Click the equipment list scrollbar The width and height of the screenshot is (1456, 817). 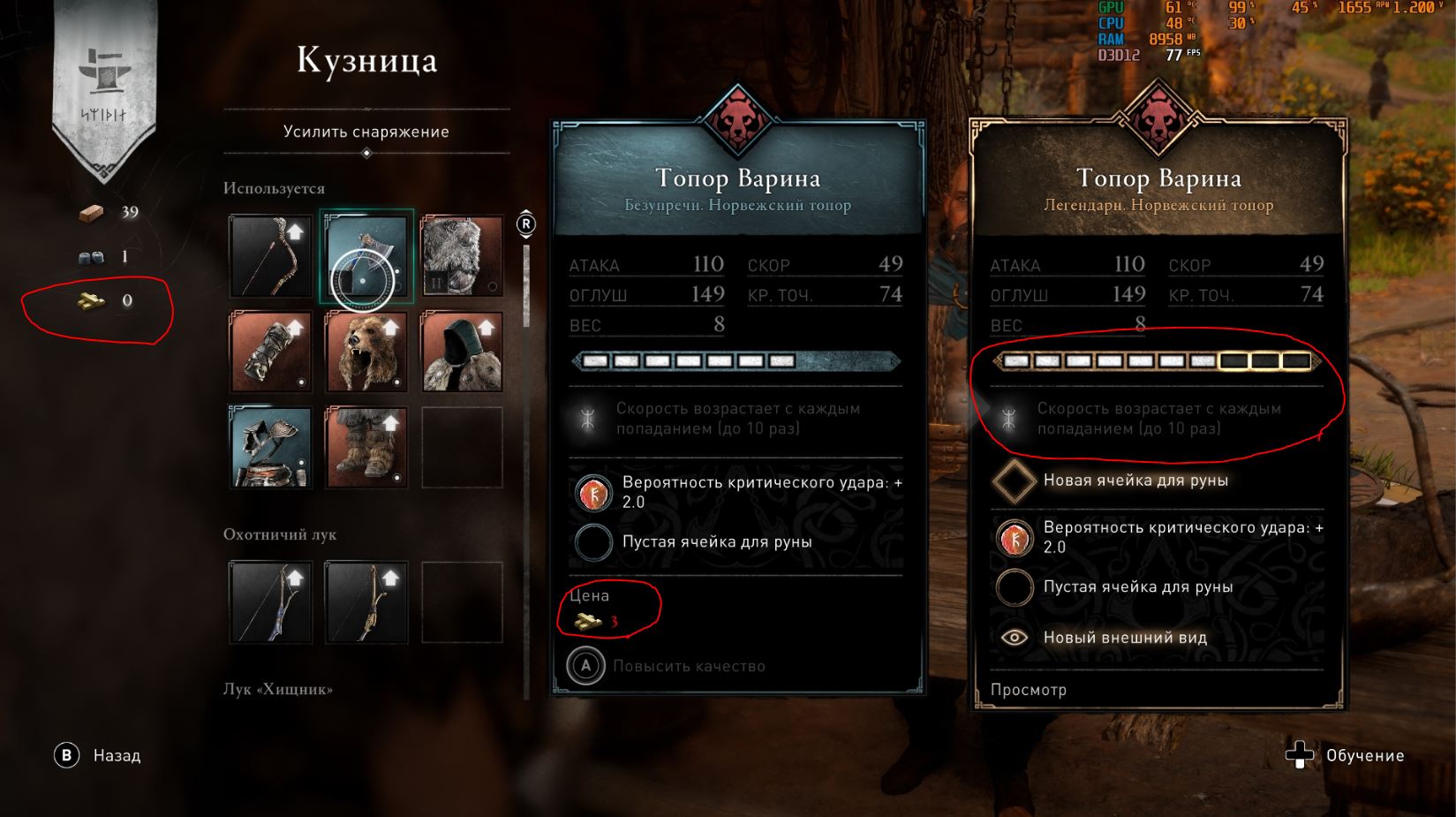(x=527, y=283)
